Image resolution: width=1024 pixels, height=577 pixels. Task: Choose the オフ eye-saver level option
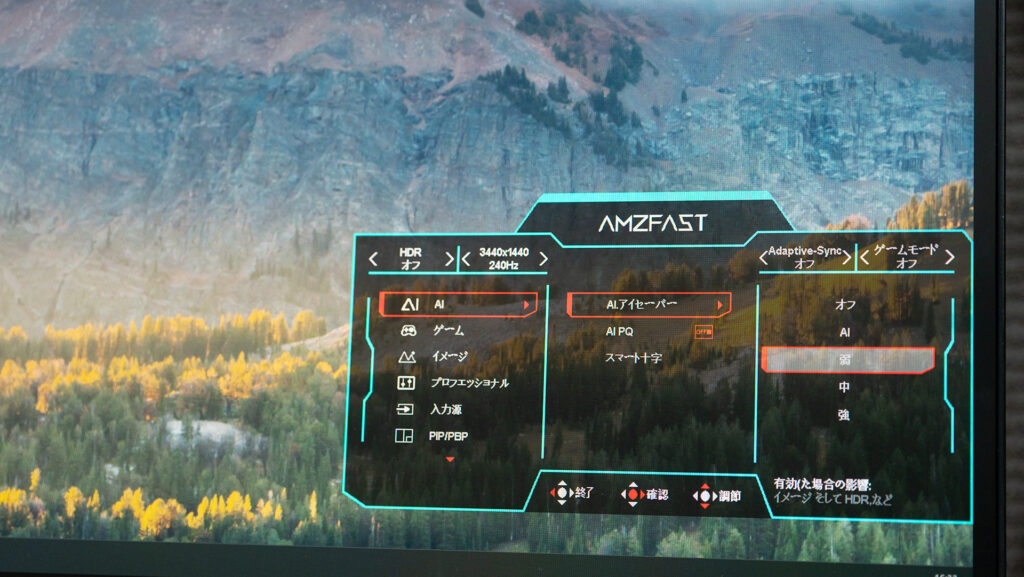pos(846,304)
